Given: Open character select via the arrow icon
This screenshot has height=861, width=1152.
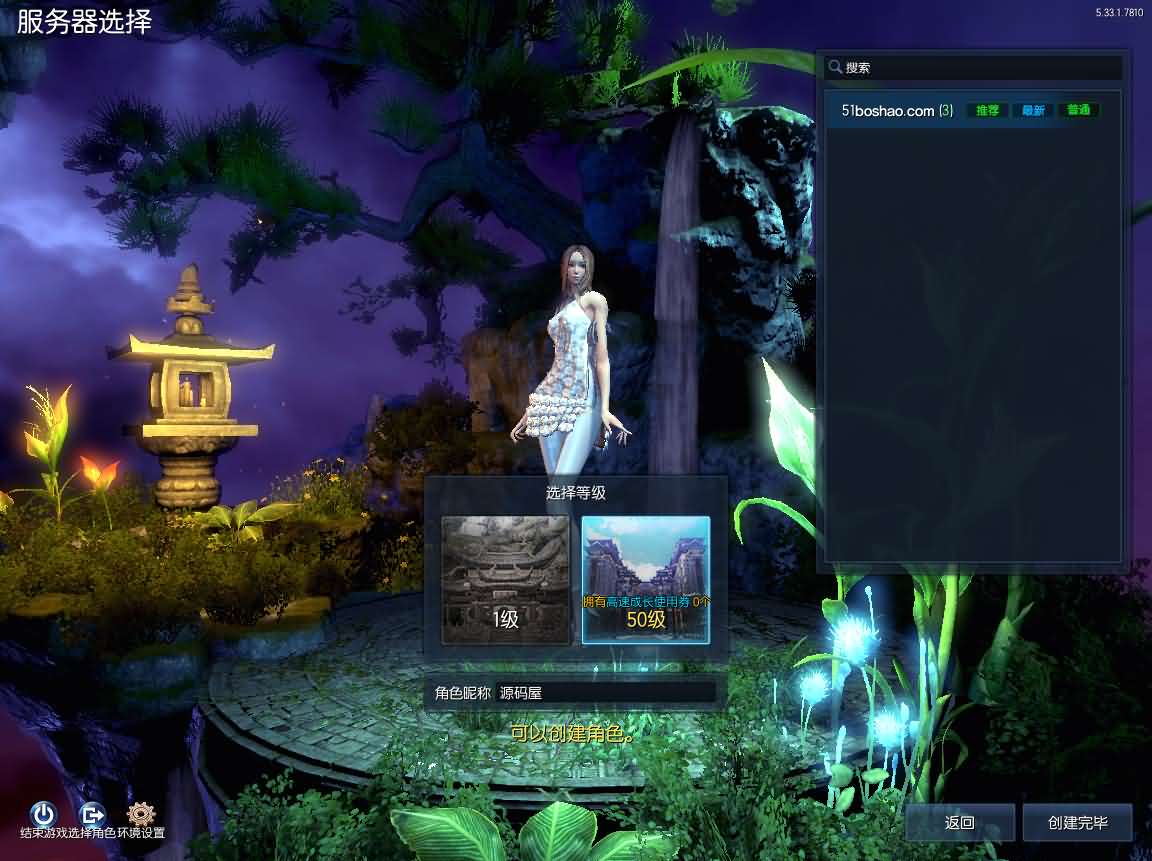Looking at the screenshot, I should [93, 814].
